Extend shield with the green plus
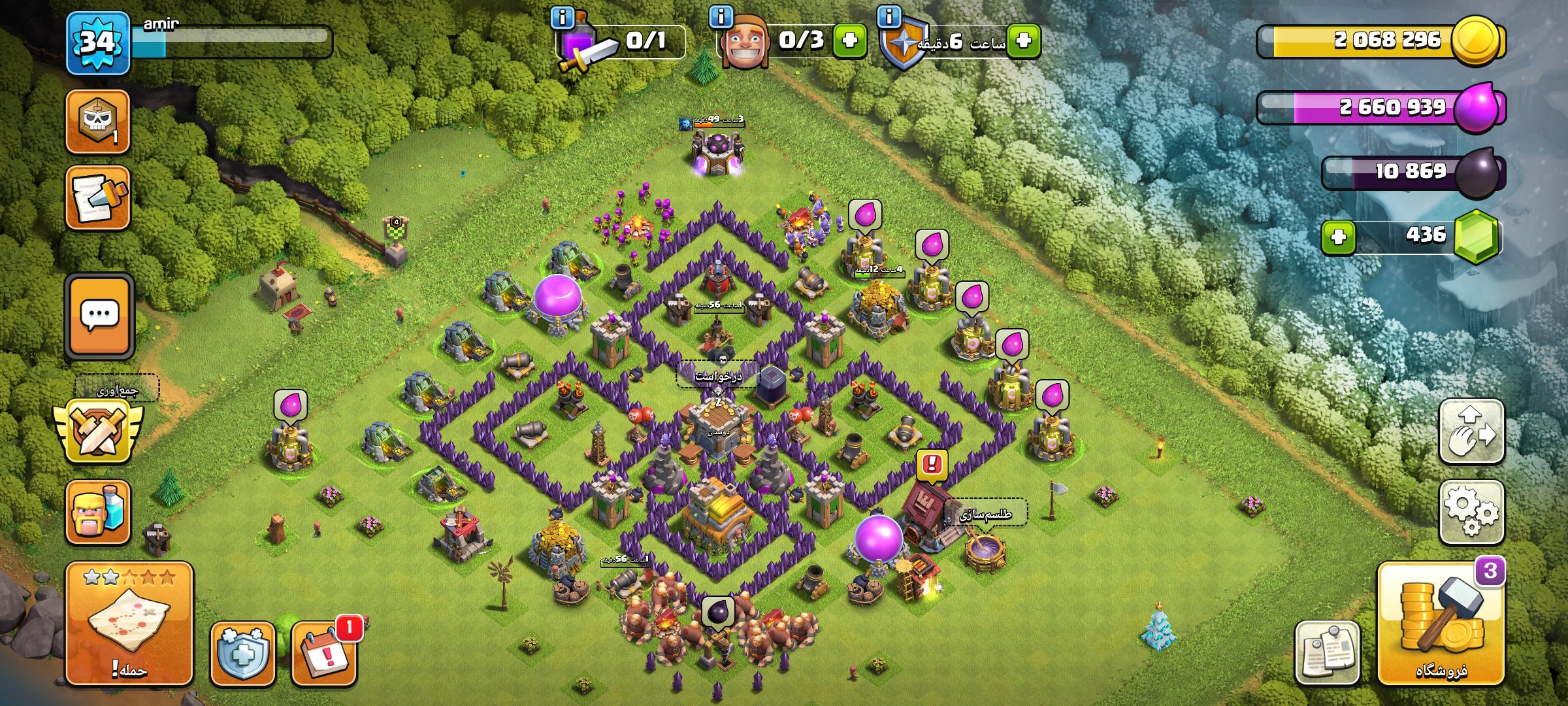 [x=1023, y=41]
